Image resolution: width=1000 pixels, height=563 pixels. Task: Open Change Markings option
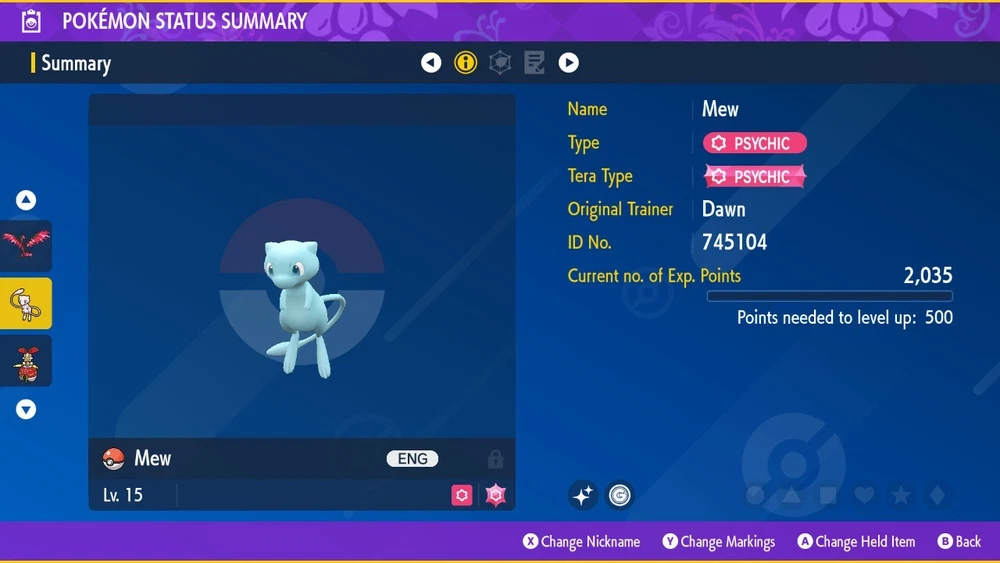718,542
